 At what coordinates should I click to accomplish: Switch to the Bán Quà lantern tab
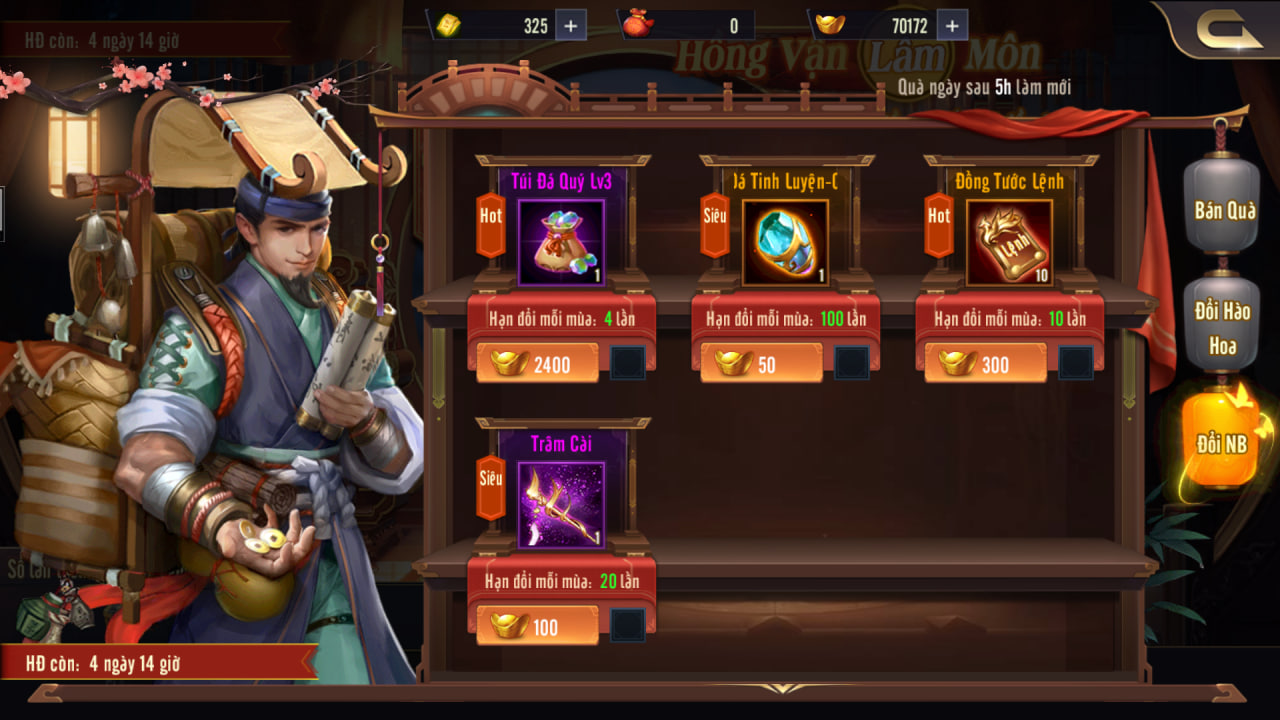1224,210
